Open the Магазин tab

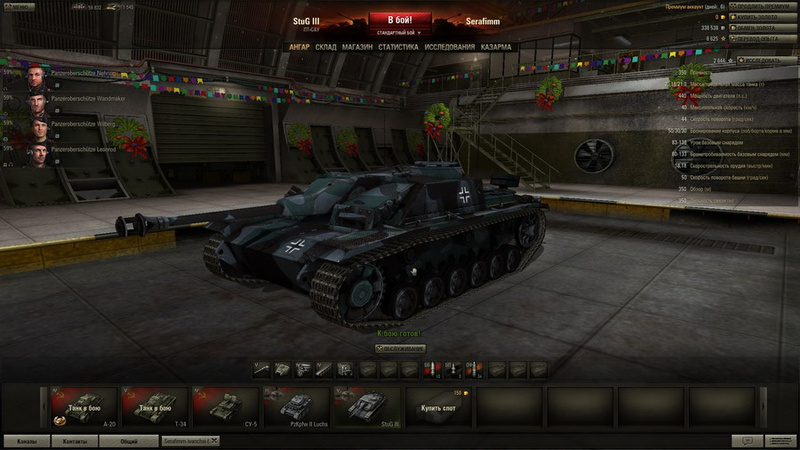[357, 47]
